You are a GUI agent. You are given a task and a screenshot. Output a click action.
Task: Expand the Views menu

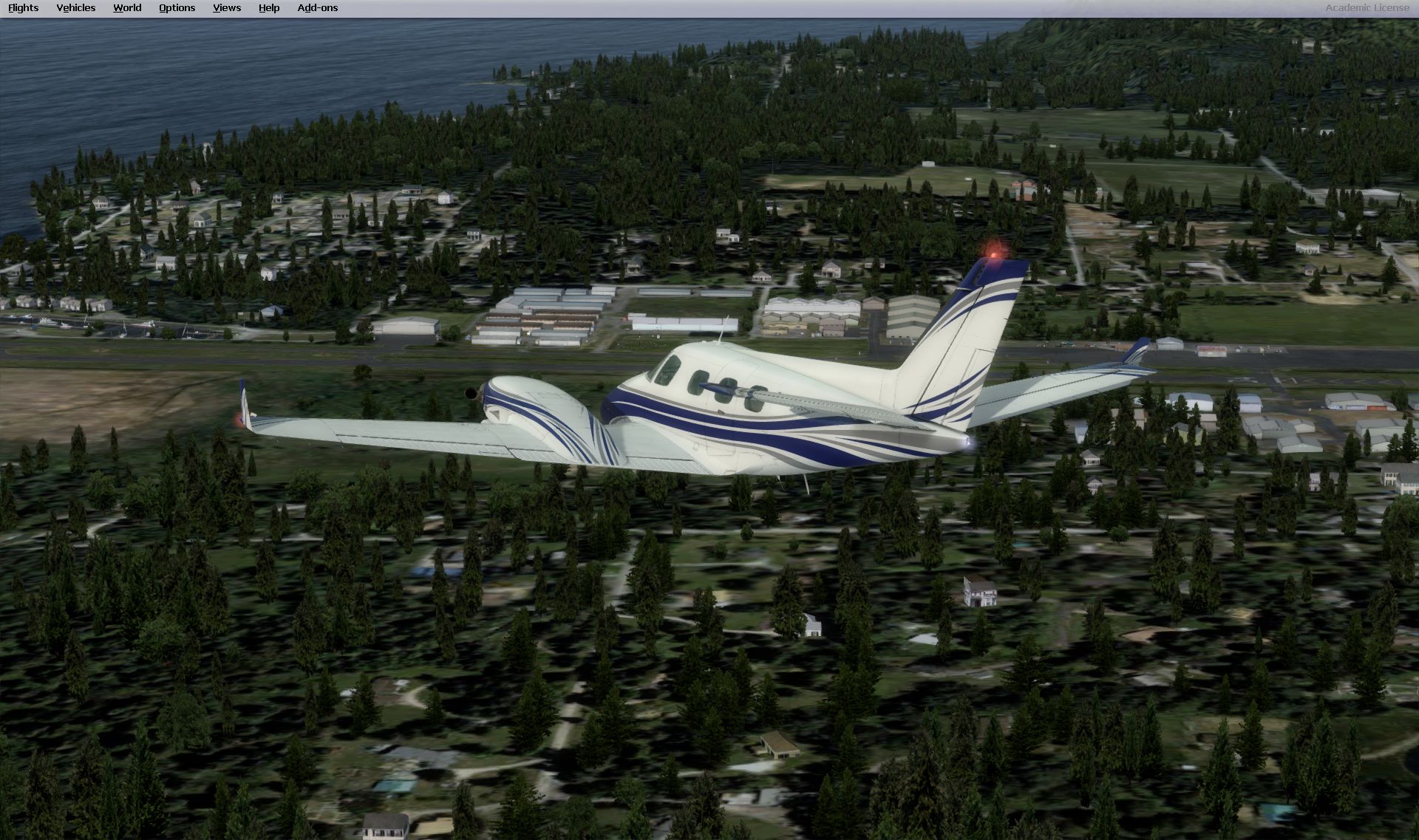(x=226, y=8)
